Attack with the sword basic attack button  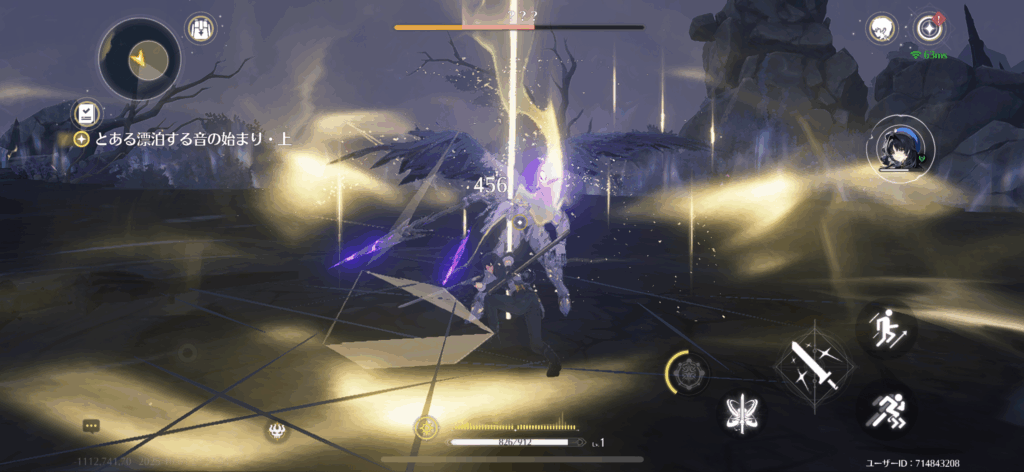pyautogui.click(x=811, y=364)
